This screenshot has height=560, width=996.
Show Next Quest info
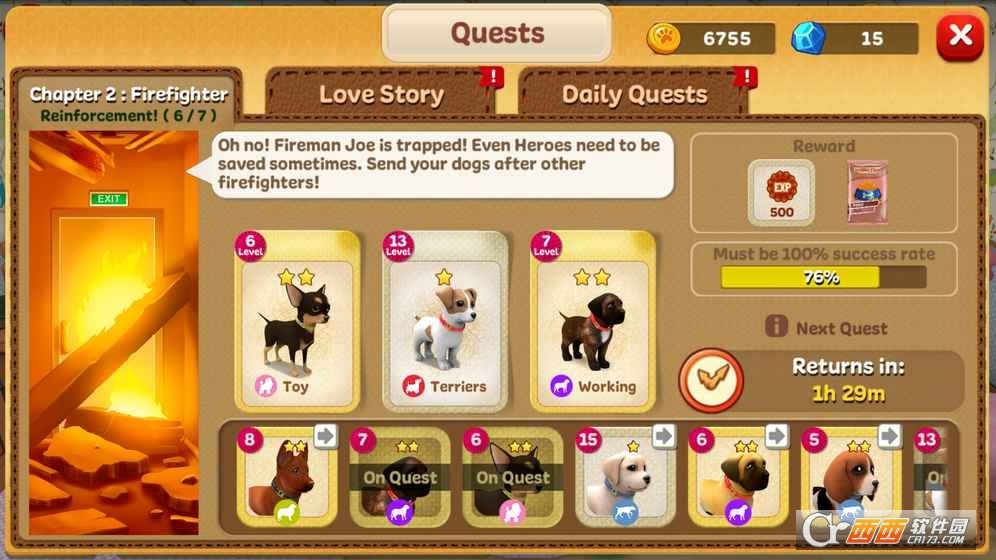[x=827, y=328]
